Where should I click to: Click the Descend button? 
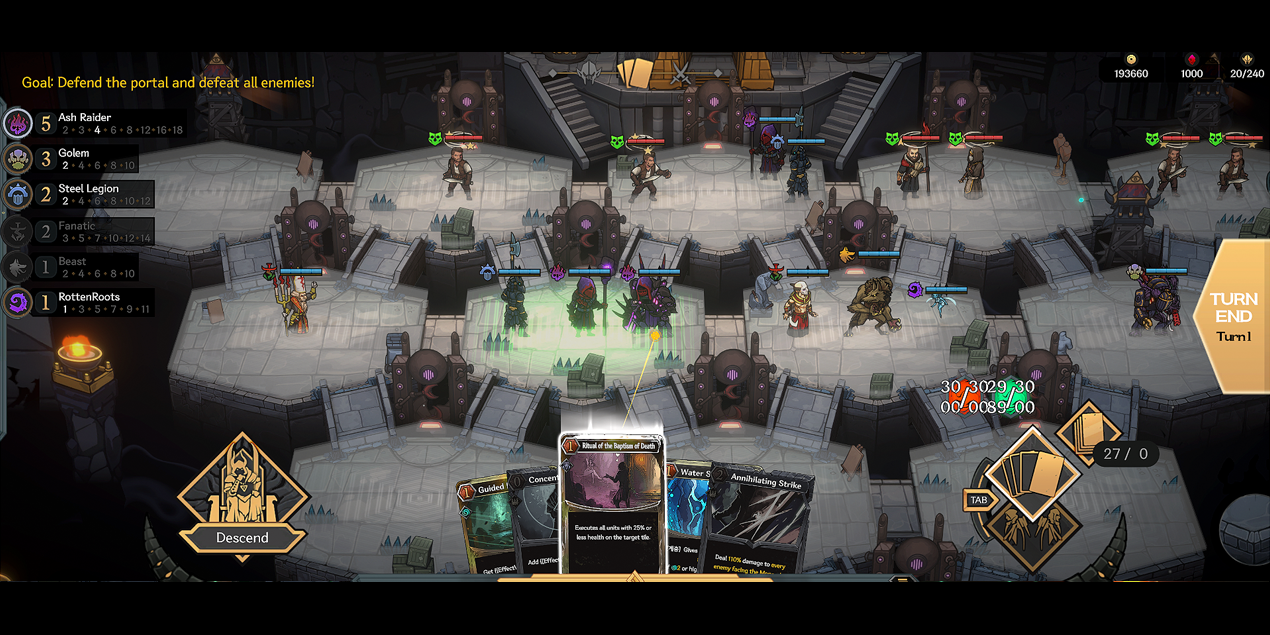click(x=242, y=537)
